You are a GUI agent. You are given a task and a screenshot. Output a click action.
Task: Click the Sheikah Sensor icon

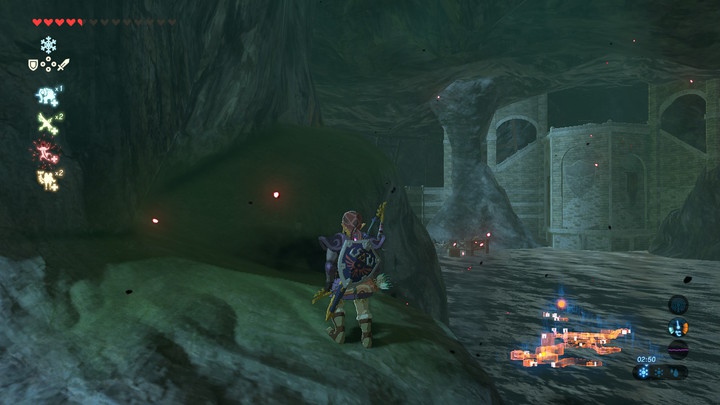[678, 304]
